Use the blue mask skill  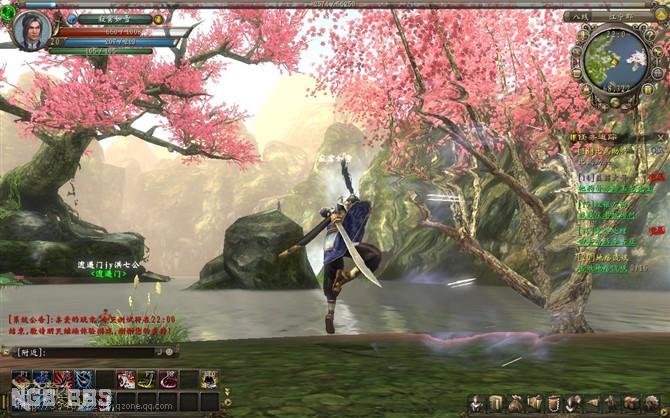coord(84,379)
